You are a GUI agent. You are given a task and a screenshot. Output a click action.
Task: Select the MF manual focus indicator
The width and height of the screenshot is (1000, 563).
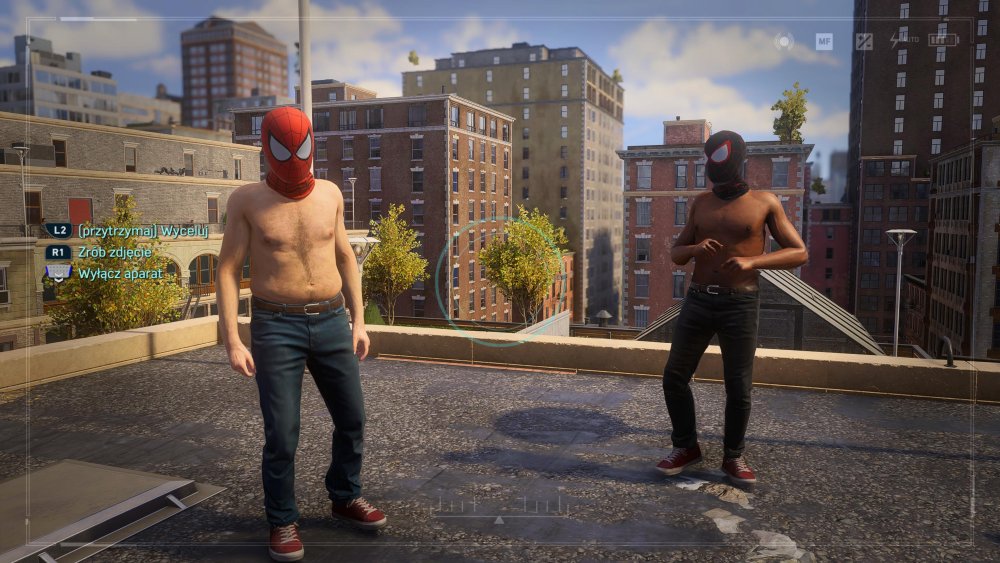click(x=824, y=41)
